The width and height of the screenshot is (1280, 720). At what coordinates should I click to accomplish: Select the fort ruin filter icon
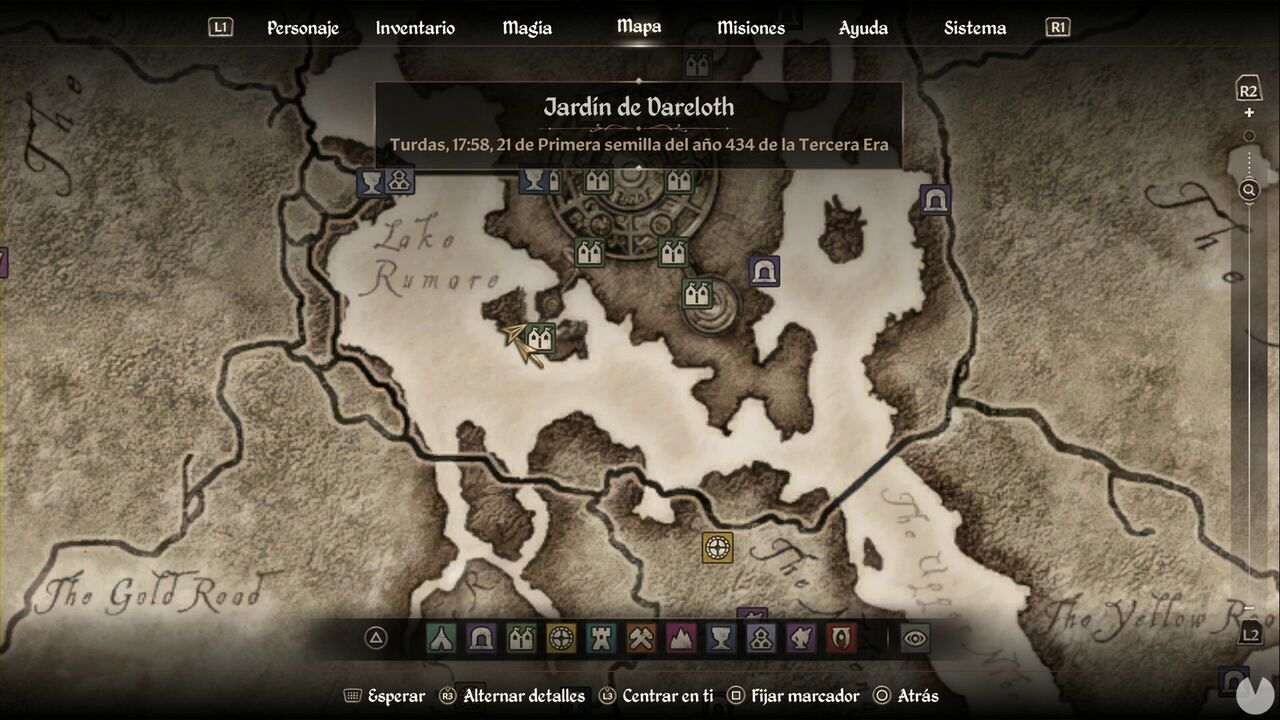click(x=601, y=638)
